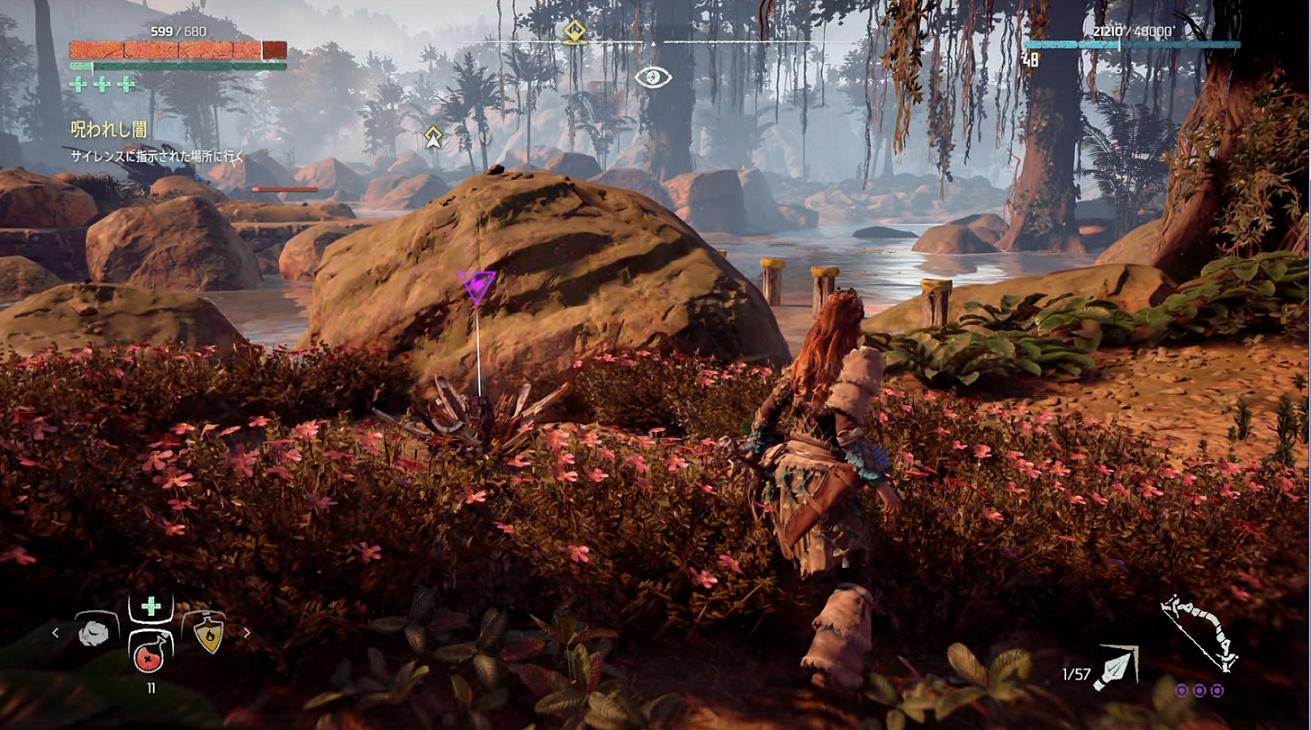This screenshot has height=730, width=1311.
Task: Select the equipped bow weapon icon
Action: 1199,630
